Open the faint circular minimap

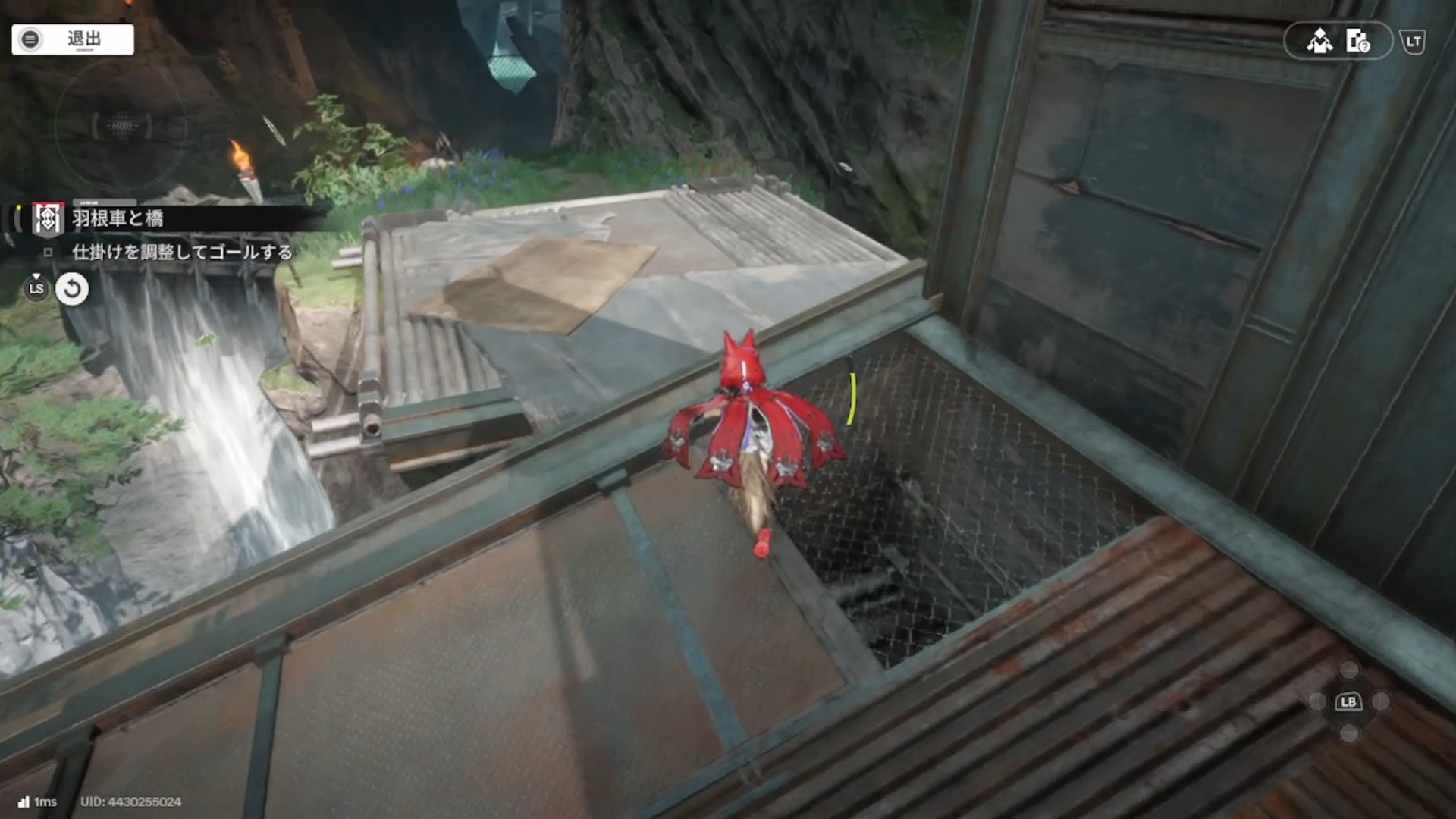121,126
